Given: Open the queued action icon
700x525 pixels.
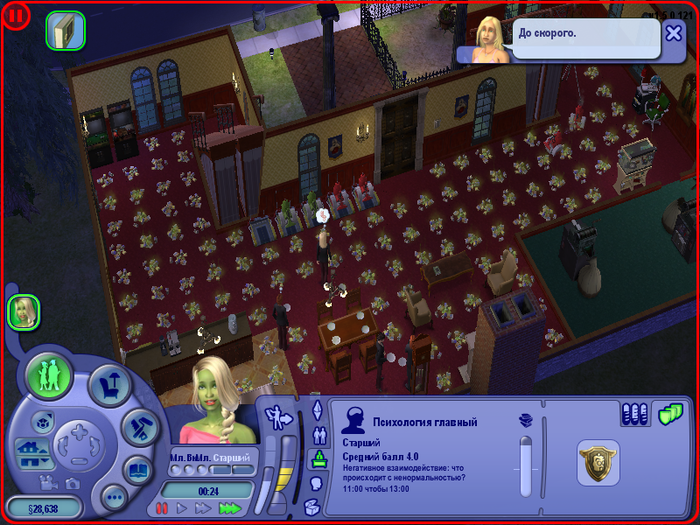Looking at the screenshot, I should point(66,31).
